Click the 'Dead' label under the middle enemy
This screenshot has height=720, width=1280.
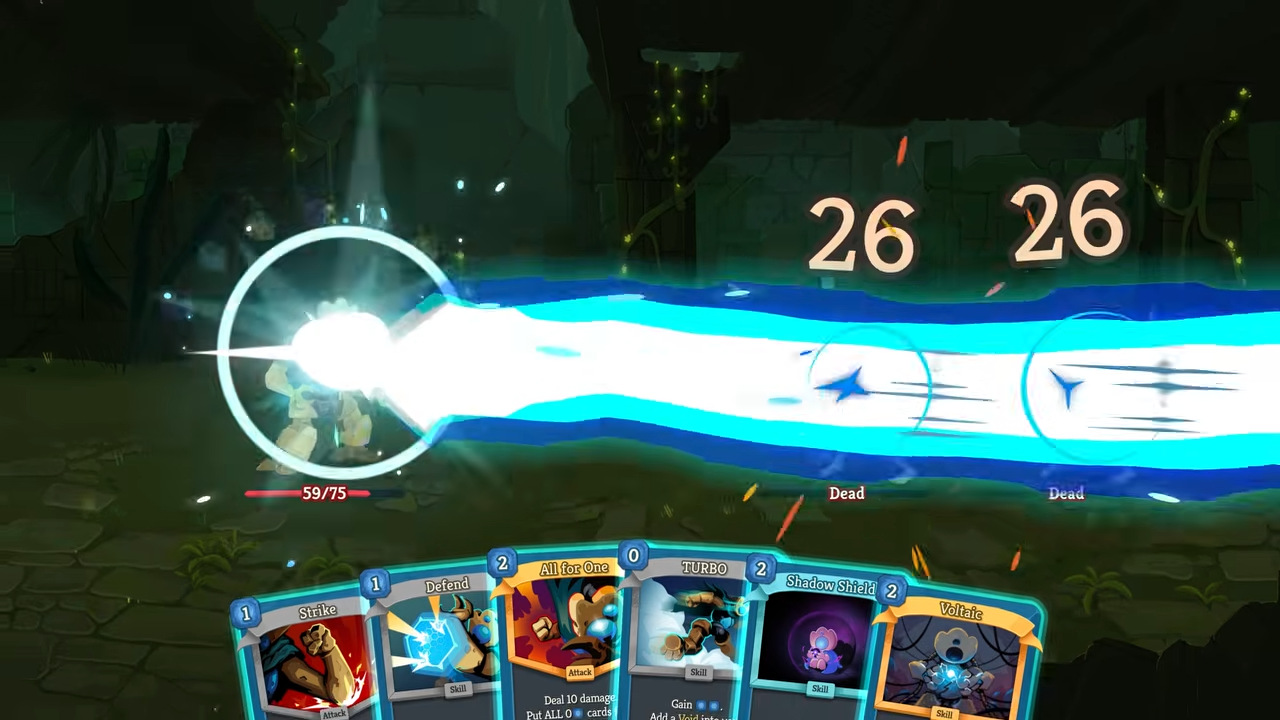coord(846,493)
